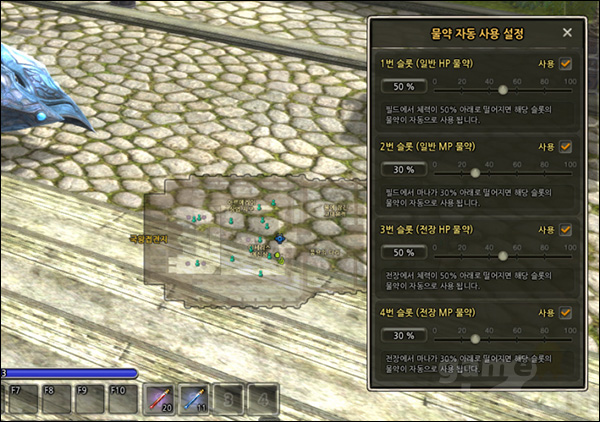Click the slot 2 MP percentage slider handle
Viewport: 600px width, 422px height.
click(475, 172)
